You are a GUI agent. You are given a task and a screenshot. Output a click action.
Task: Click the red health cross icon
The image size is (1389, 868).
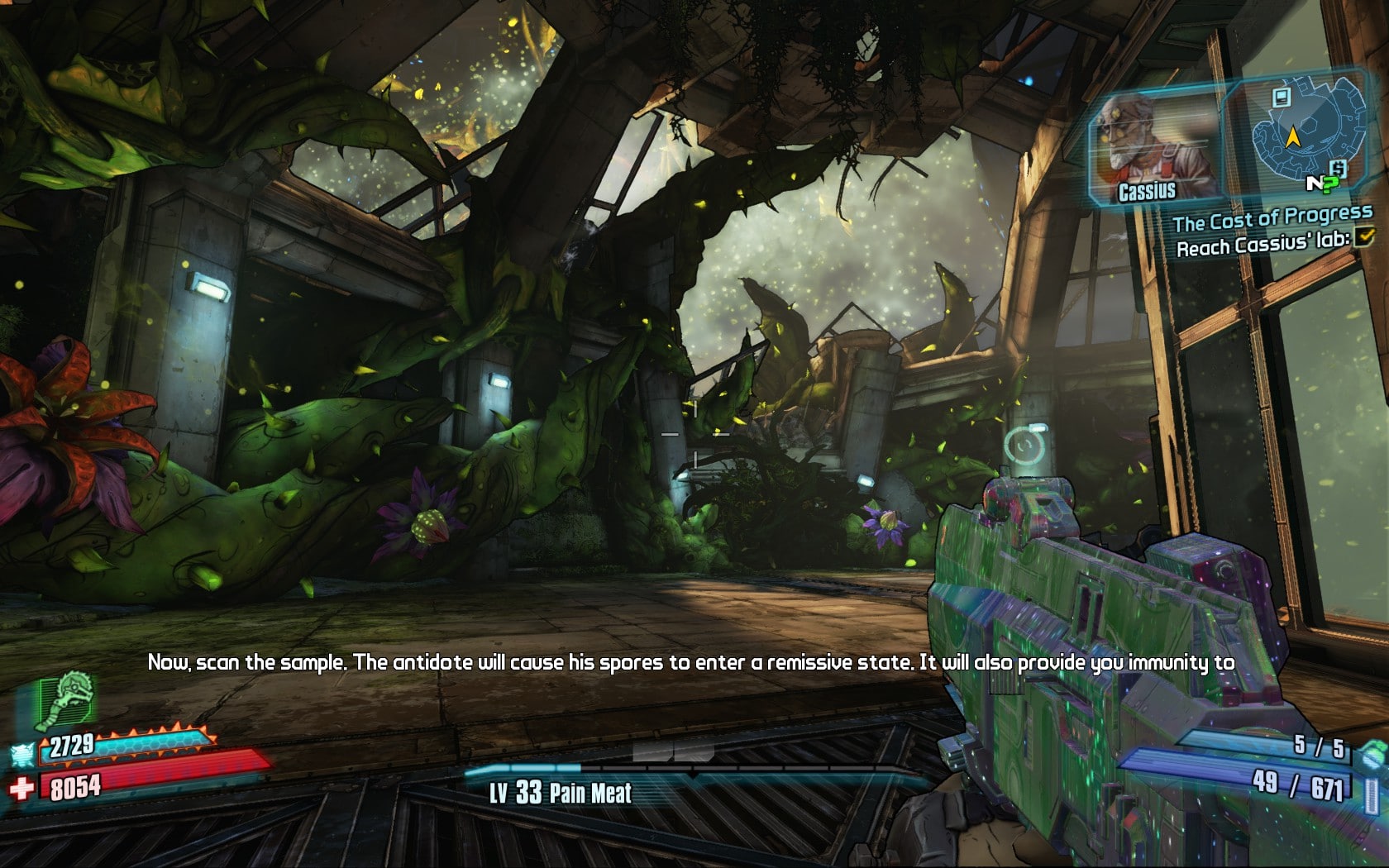coord(22,787)
